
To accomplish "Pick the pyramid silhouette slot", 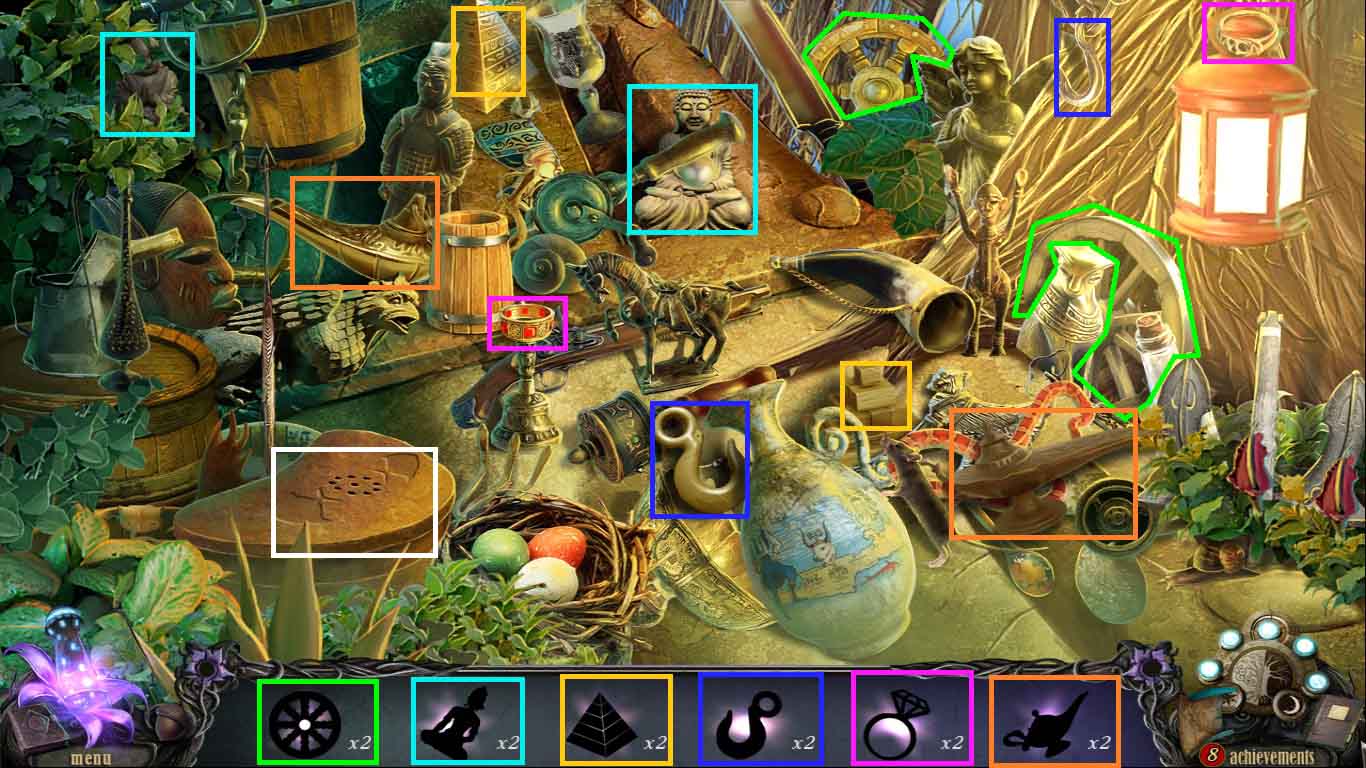I will [x=614, y=721].
